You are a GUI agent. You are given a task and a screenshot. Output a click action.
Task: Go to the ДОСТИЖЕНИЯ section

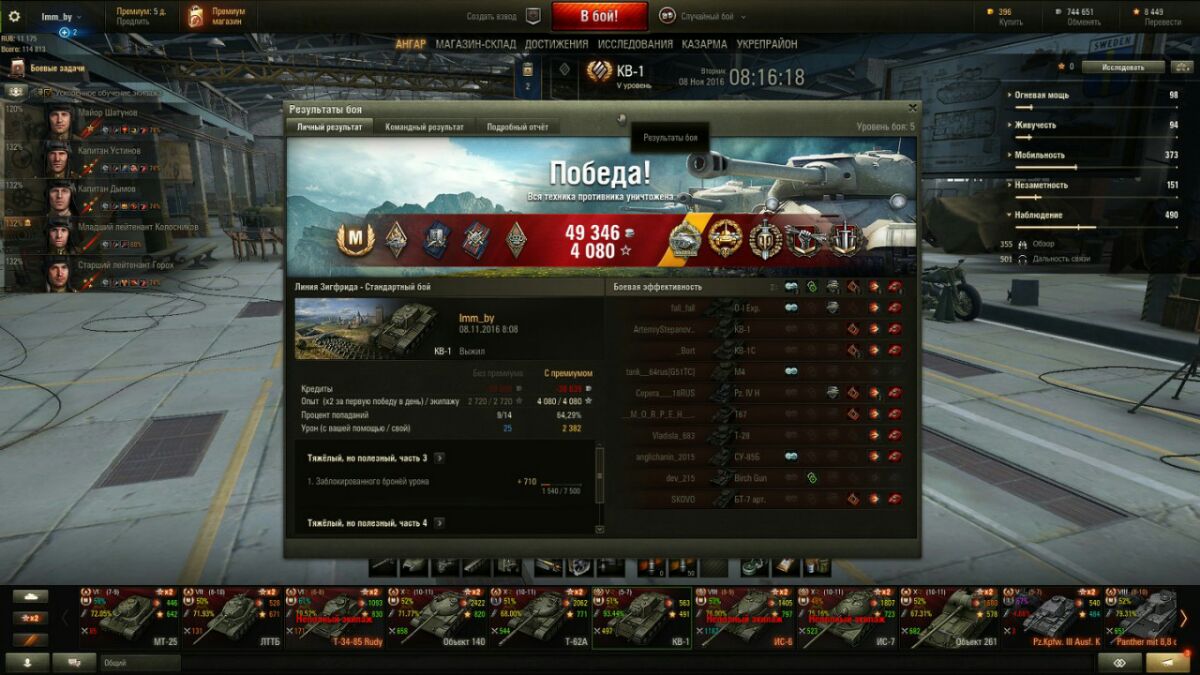(x=556, y=44)
